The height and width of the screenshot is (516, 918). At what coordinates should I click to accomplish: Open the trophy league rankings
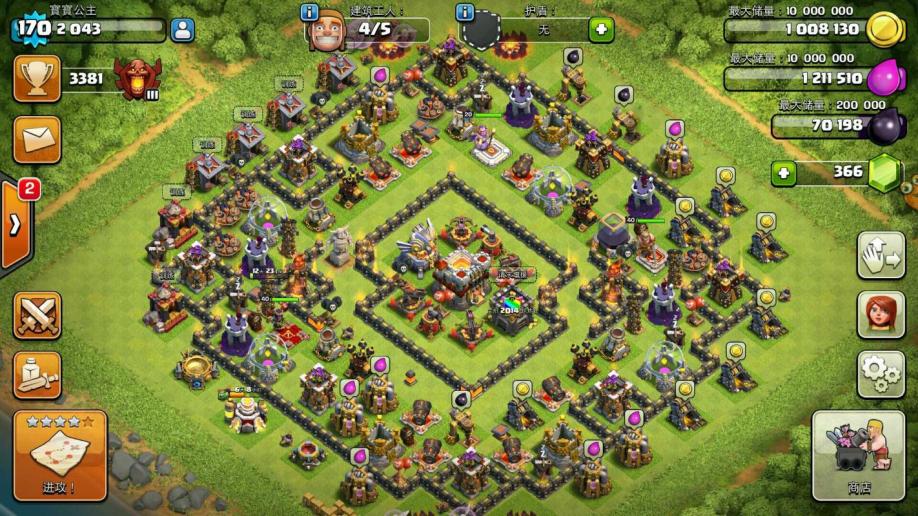[x=37, y=78]
